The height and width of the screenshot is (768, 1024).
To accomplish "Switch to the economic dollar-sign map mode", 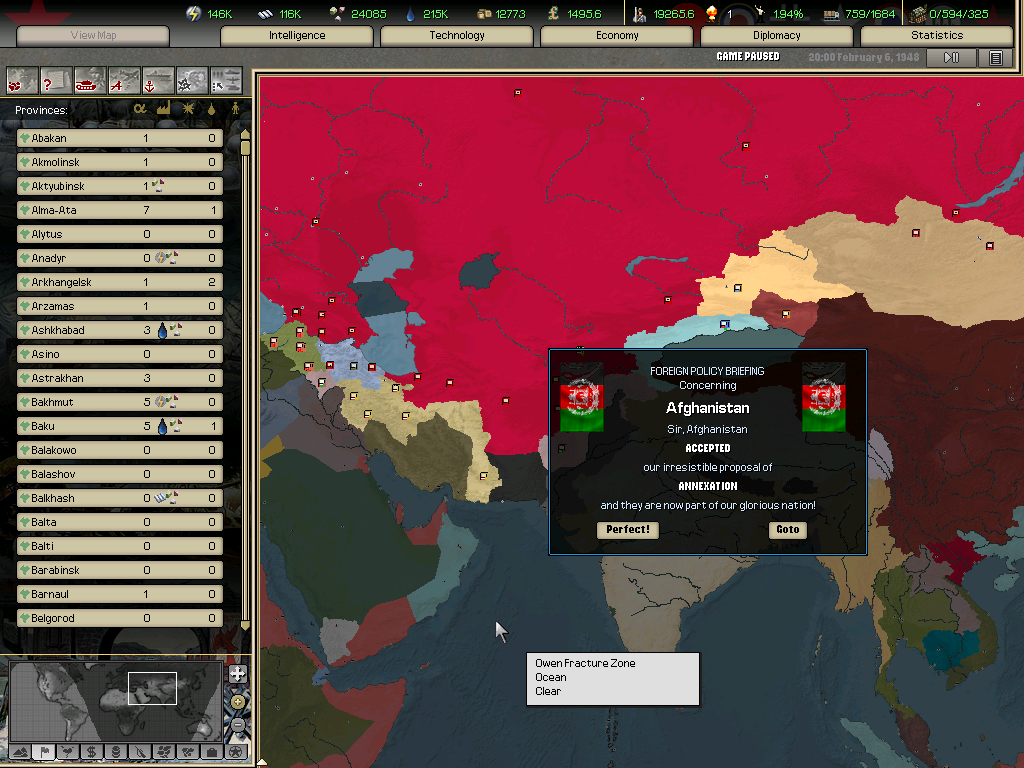I will 92,752.
